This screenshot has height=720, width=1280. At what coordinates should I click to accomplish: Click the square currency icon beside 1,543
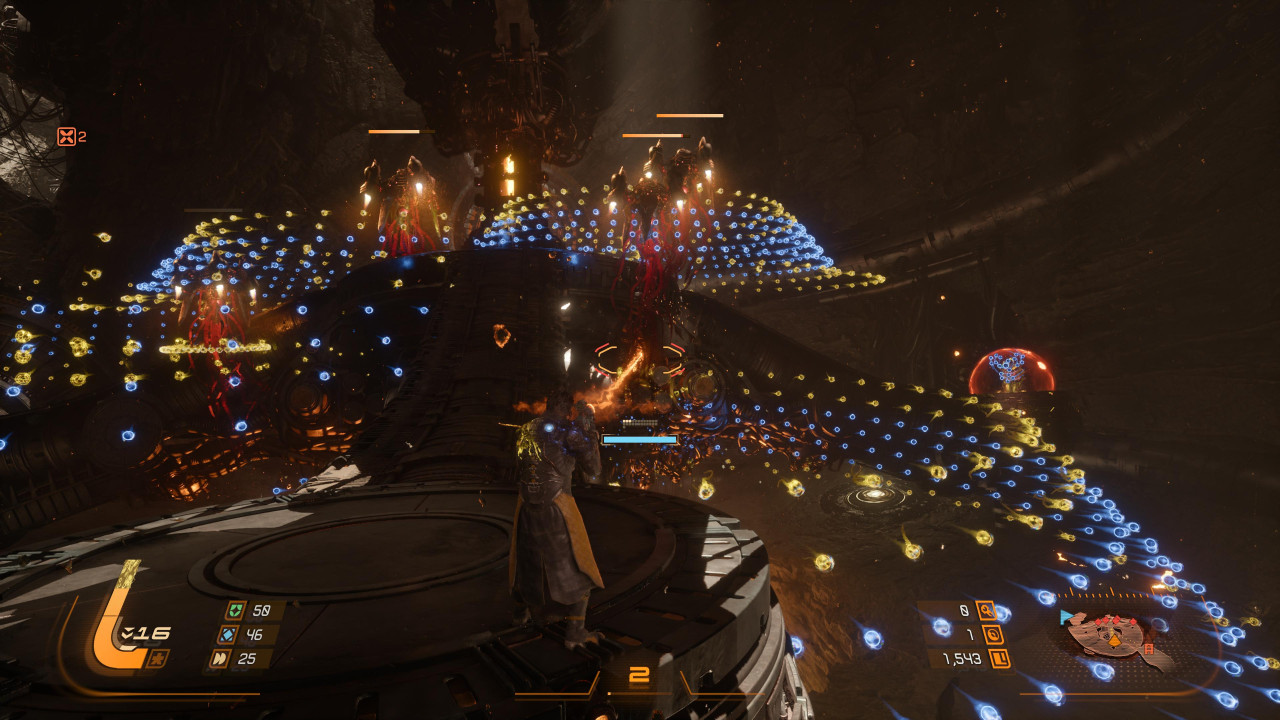(x=998, y=659)
